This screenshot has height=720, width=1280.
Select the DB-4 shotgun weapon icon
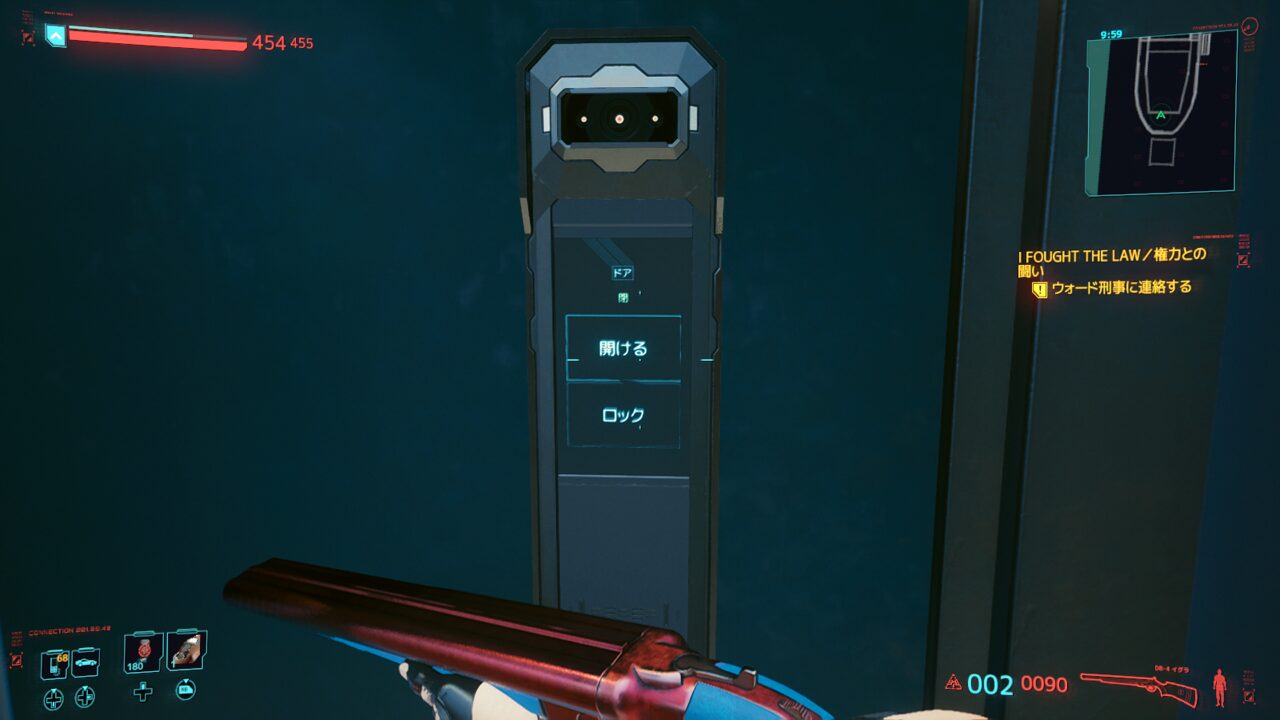[x=1139, y=686]
